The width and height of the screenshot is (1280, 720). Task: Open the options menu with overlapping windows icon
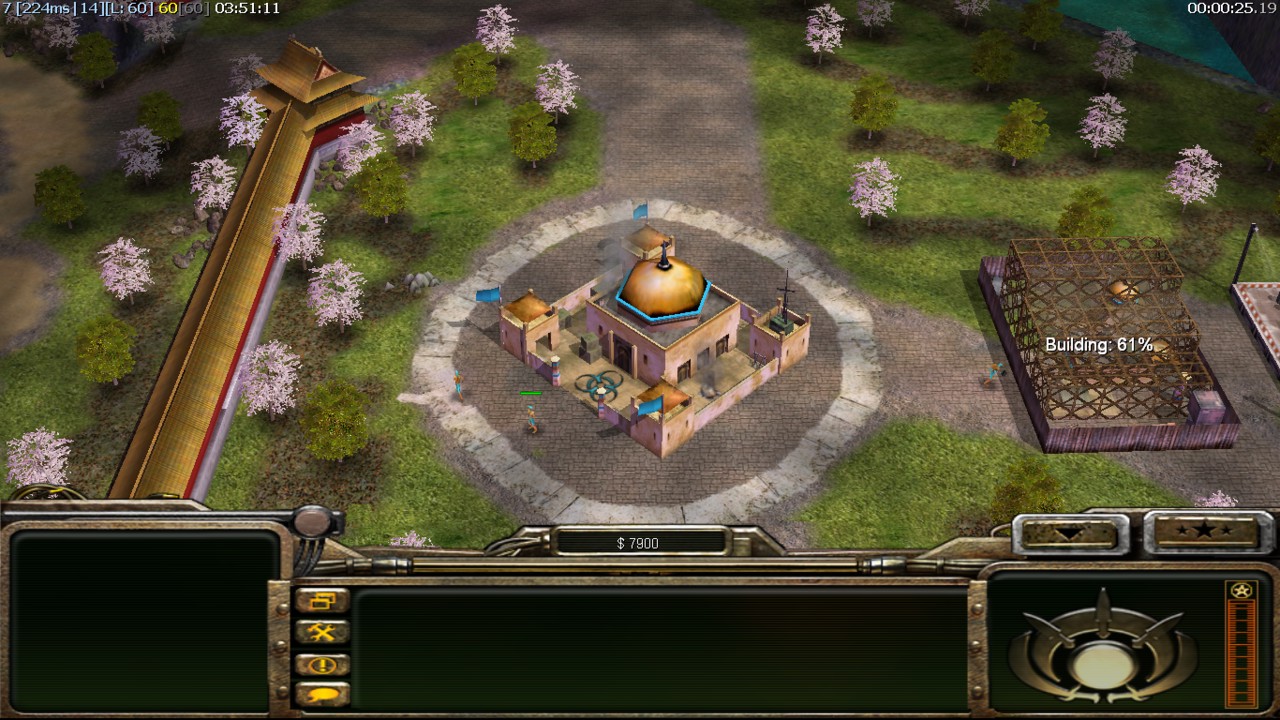pyautogui.click(x=322, y=600)
